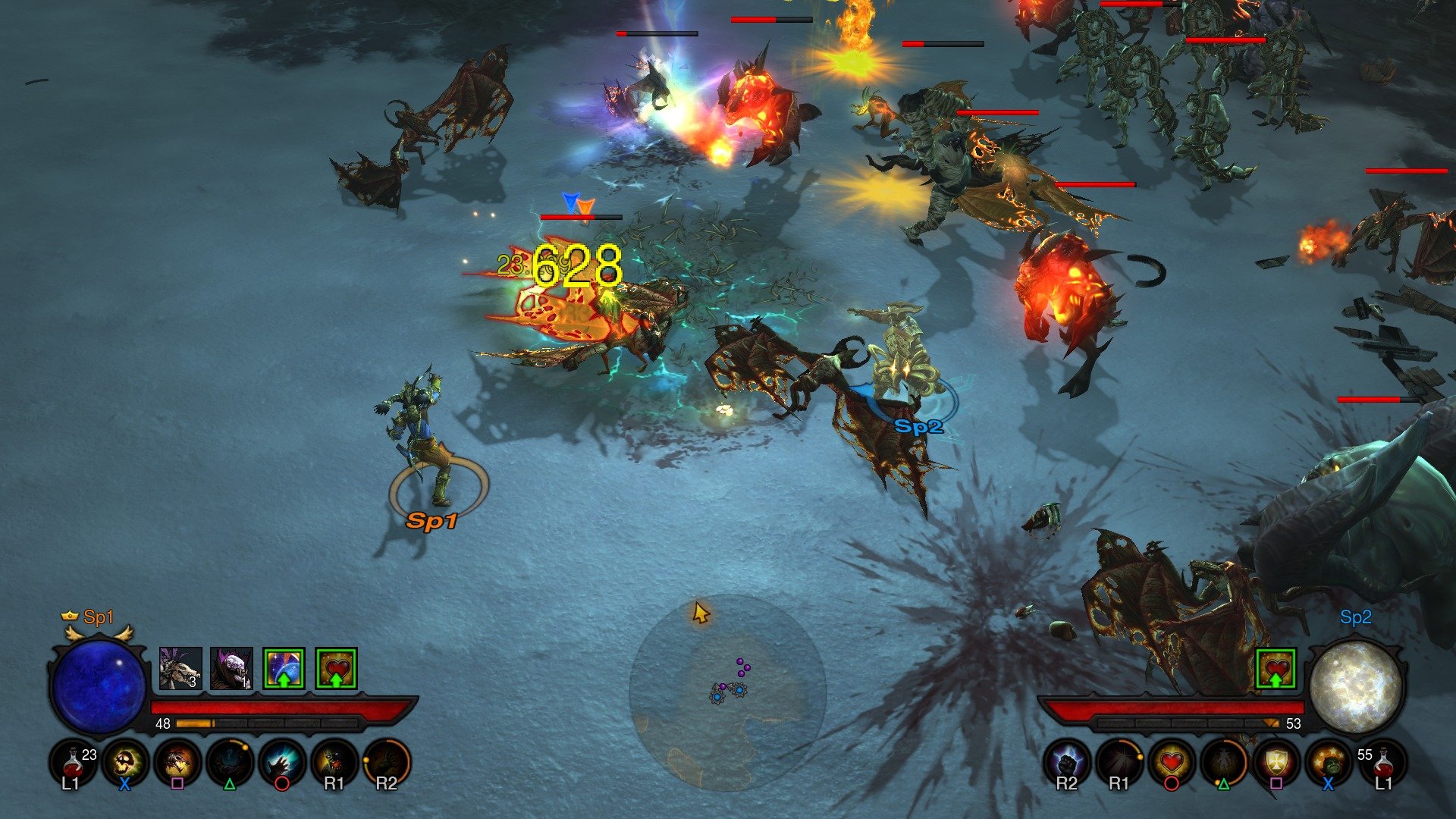Expand Sp1's Square-button skill selector
This screenshot has width=1456, height=819.
point(176,761)
